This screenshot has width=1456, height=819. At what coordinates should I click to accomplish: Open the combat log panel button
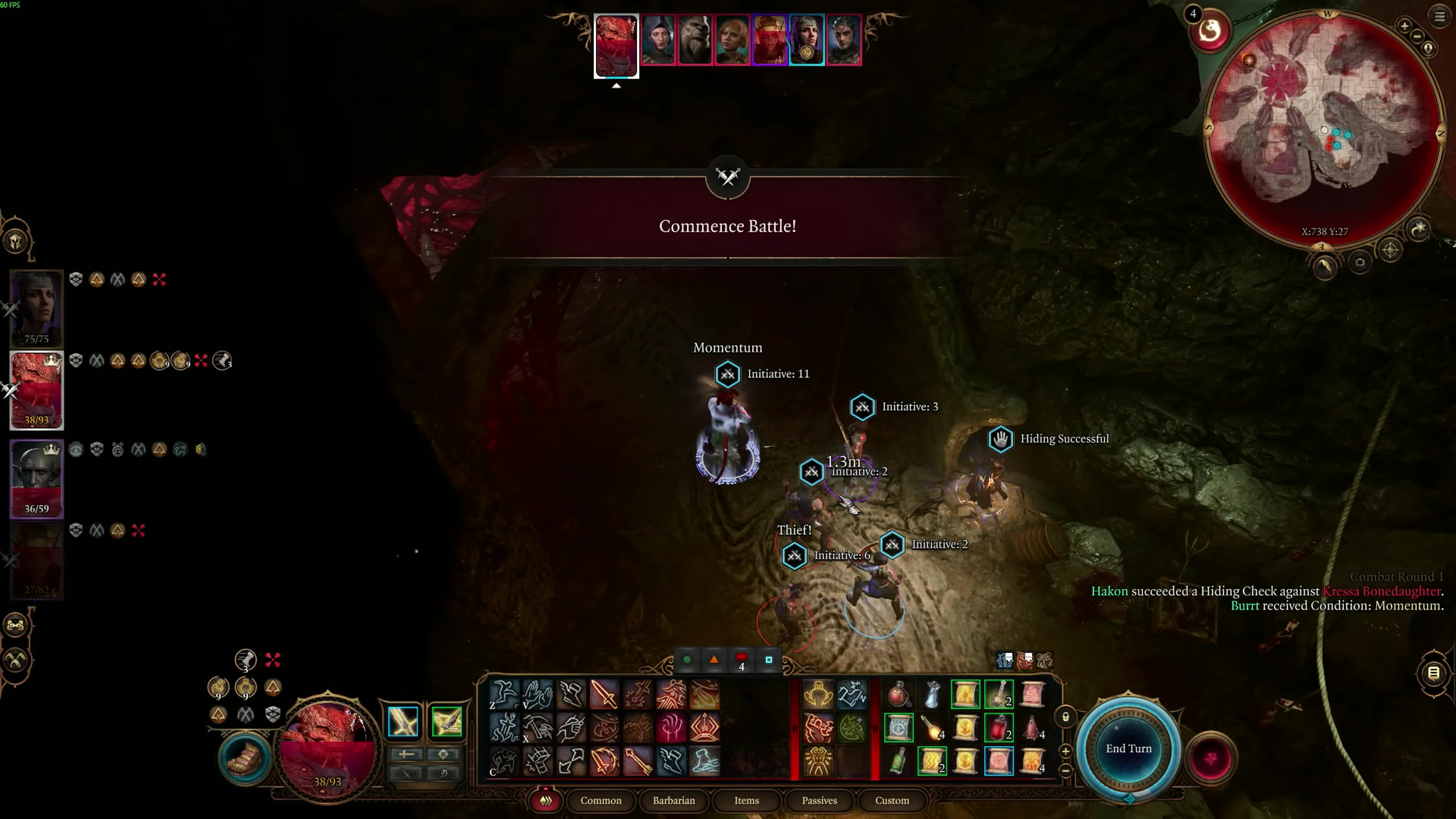1433,673
